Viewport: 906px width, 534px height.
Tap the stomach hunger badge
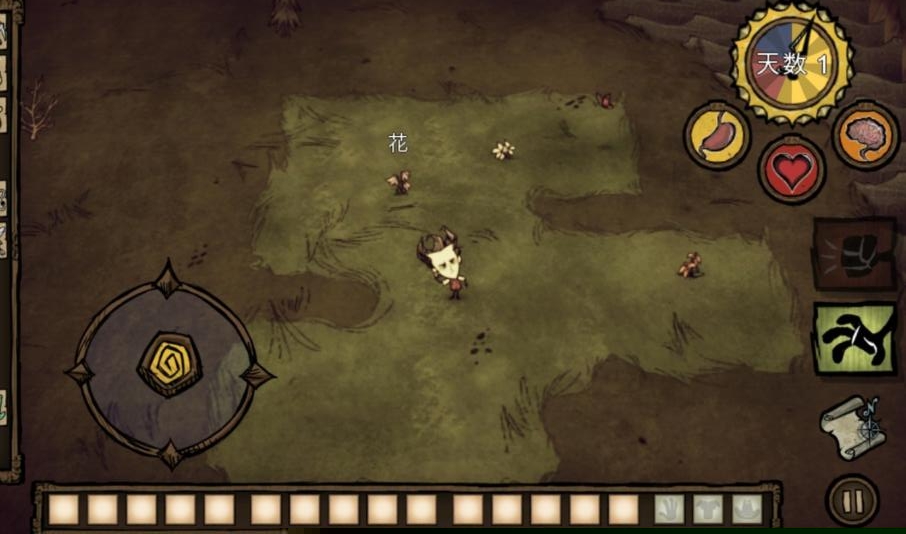coord(718,136)
